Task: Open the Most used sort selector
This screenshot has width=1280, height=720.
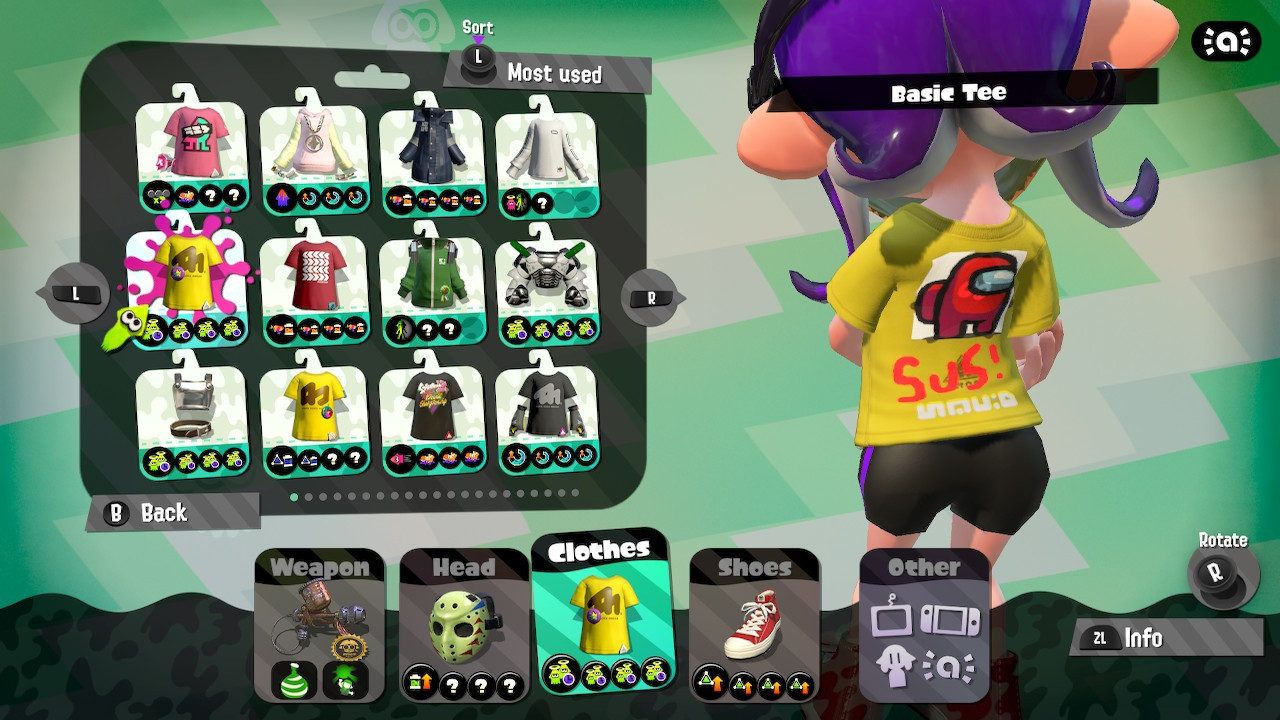Action: click(555, 74)
